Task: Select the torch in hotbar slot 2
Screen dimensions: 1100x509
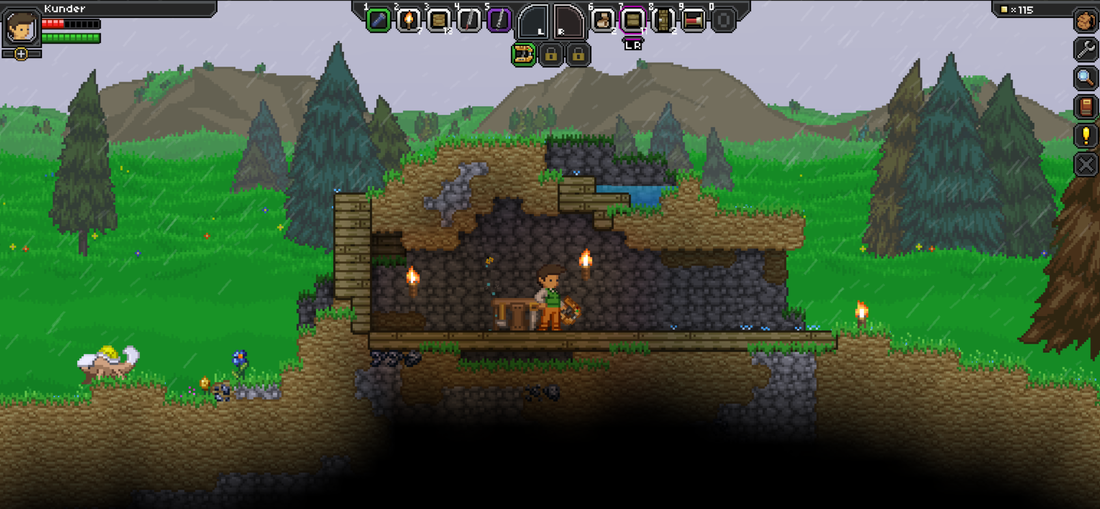Action: pos(408,20)
